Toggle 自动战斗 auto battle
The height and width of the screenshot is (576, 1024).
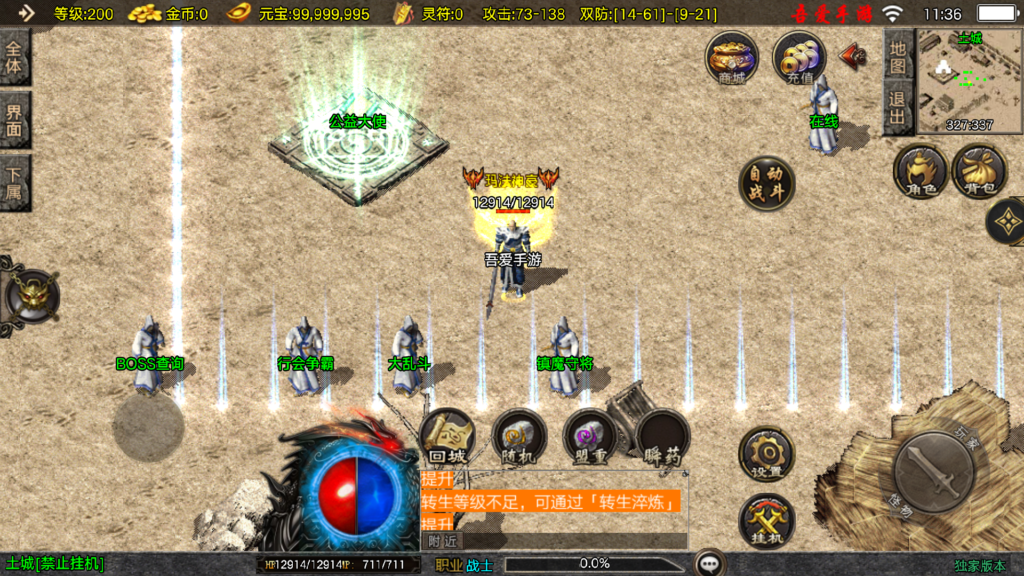click(x=767, y=184)
